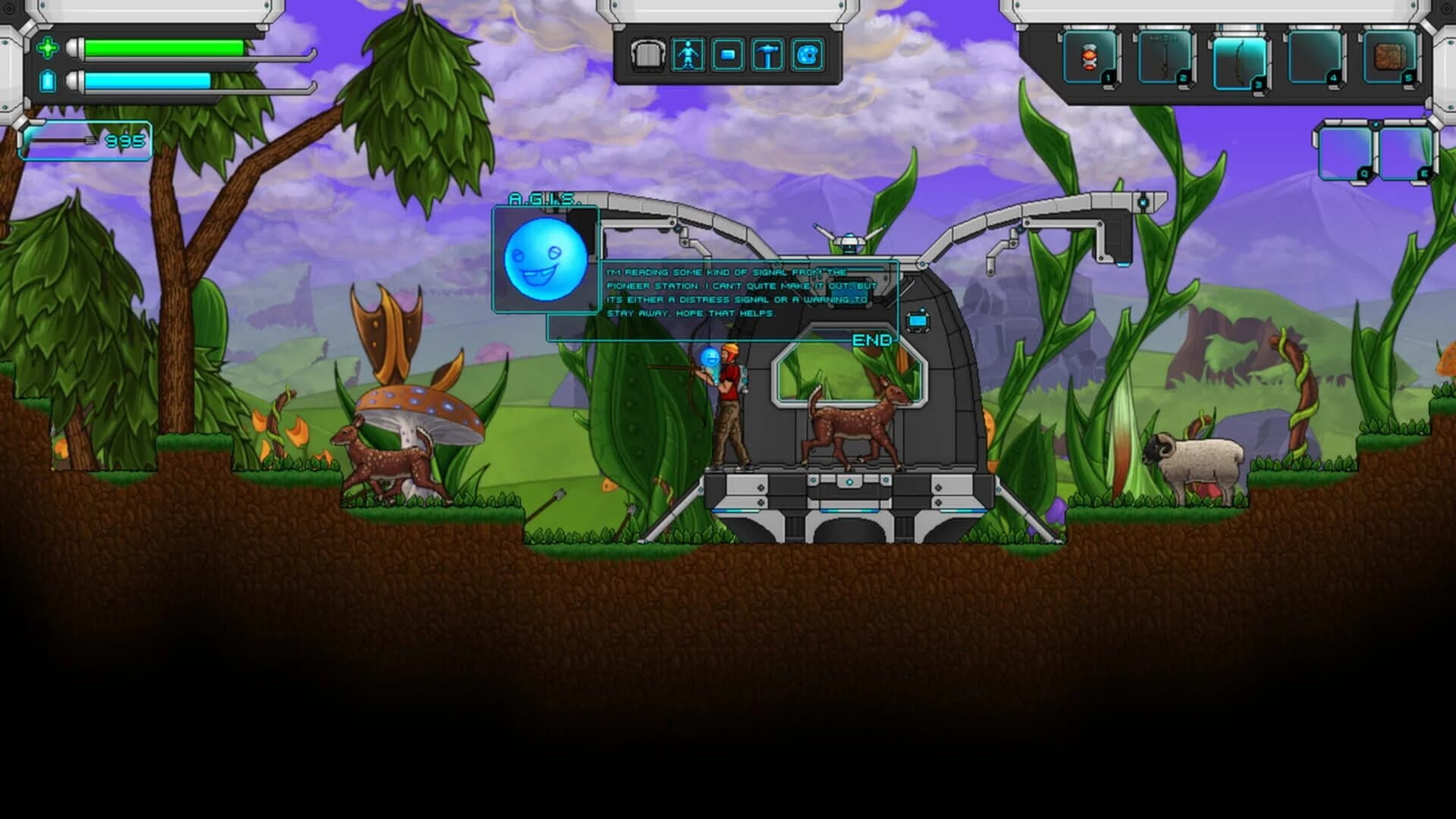Open the crafting hammer menu
Viewport: 1456px width, 819px height.
click(x=770, y=55)
